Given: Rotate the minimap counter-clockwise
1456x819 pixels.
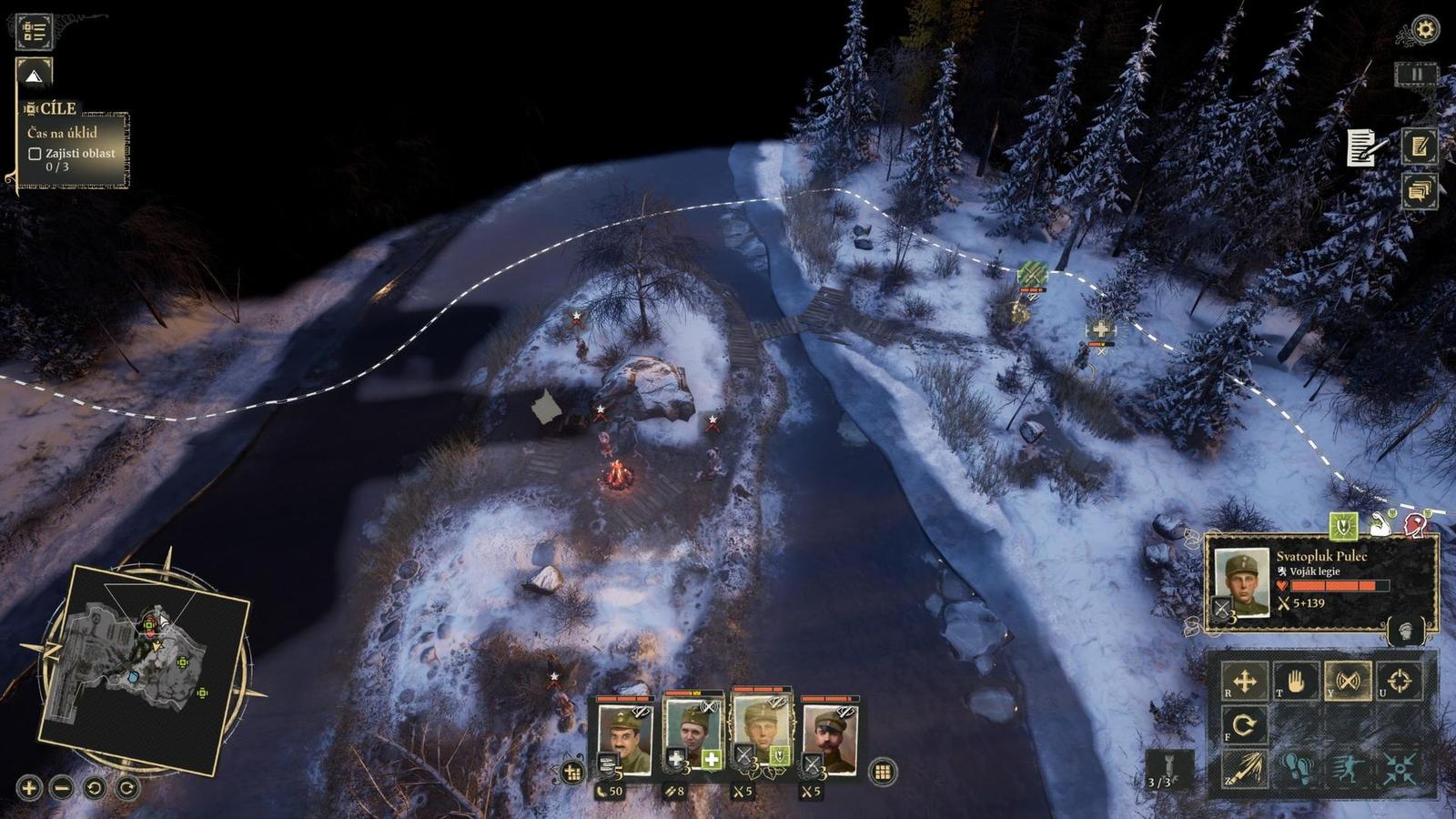Looking at the screenshot, I should tap(95, 787).
